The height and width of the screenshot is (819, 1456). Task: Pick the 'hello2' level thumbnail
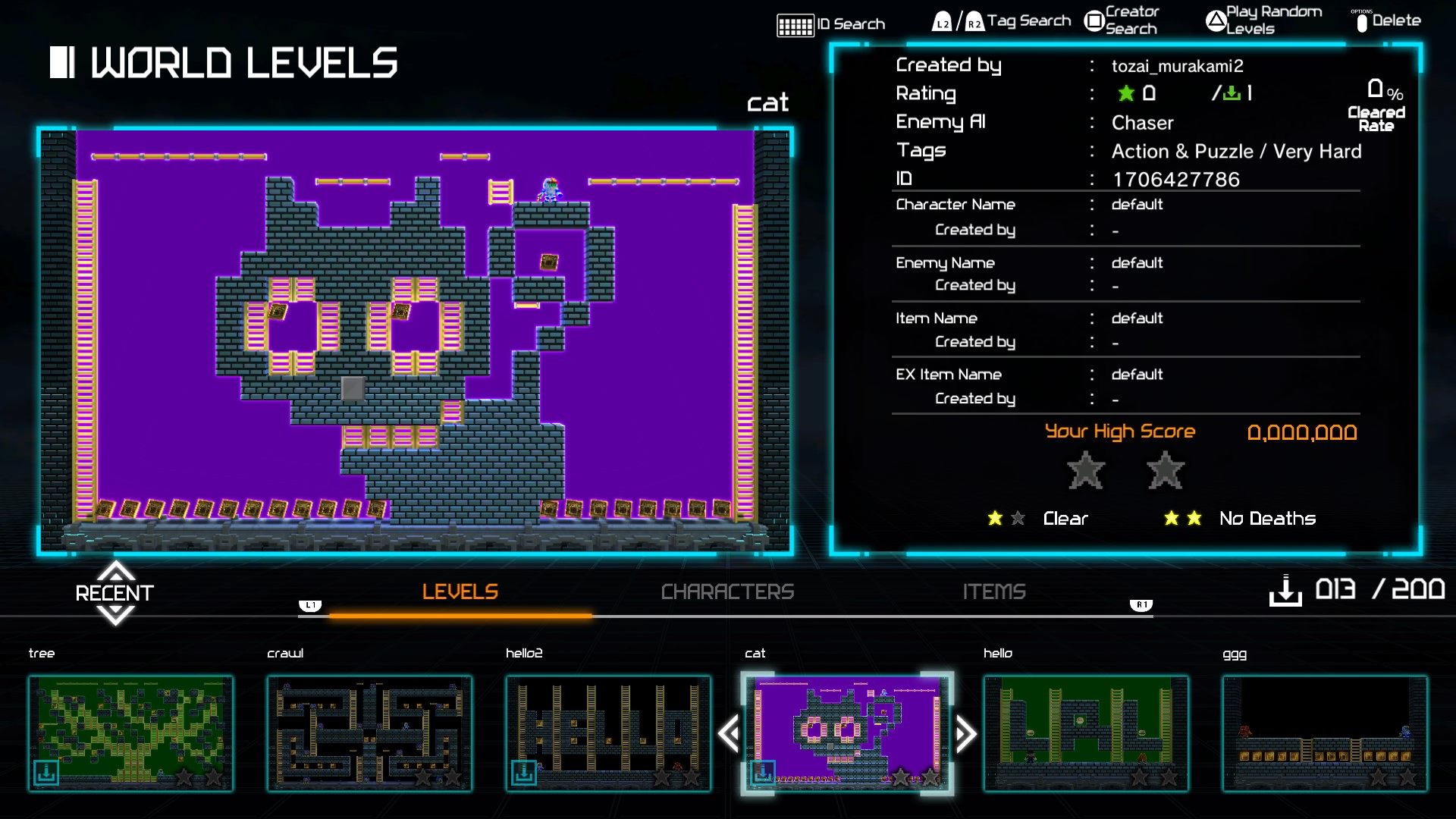point(608,733)
